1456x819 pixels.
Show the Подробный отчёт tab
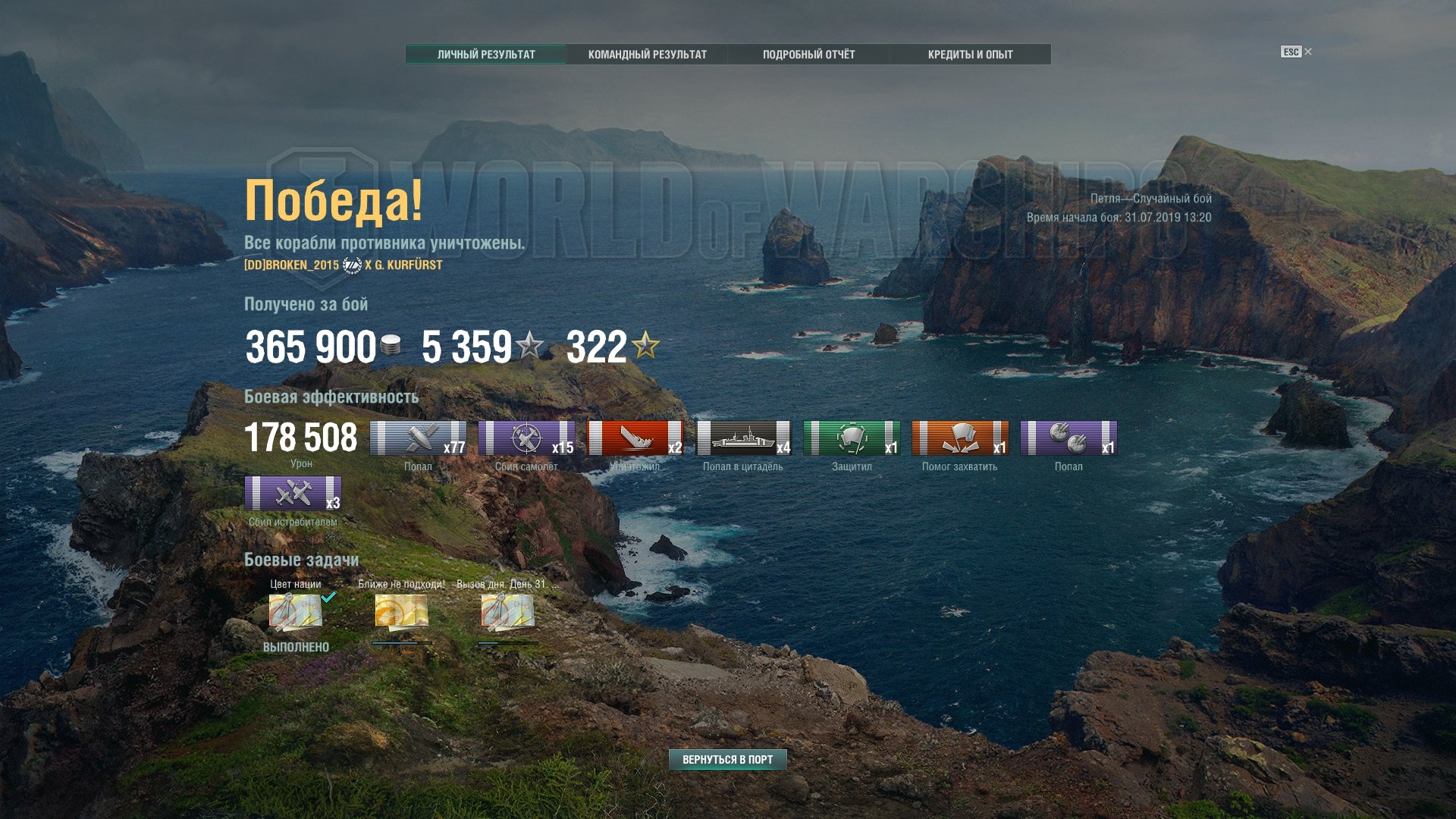[x=808, y=55]
